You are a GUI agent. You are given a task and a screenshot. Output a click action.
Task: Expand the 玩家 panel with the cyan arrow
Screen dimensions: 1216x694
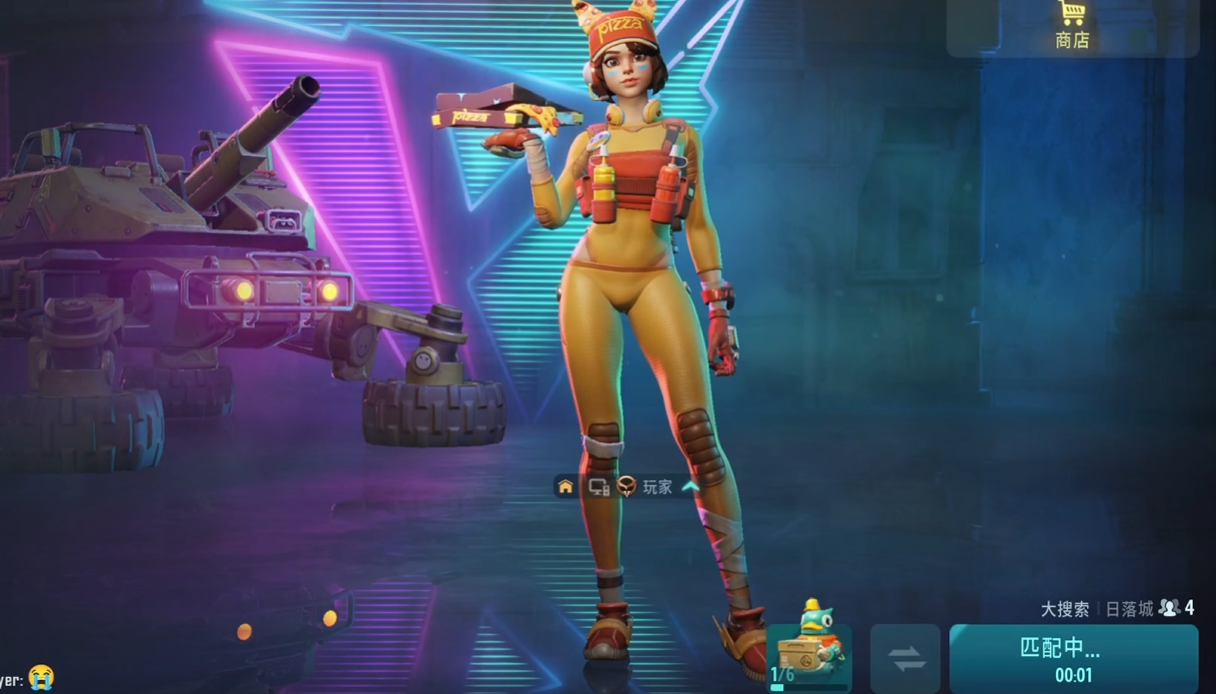tap(689, 487)
